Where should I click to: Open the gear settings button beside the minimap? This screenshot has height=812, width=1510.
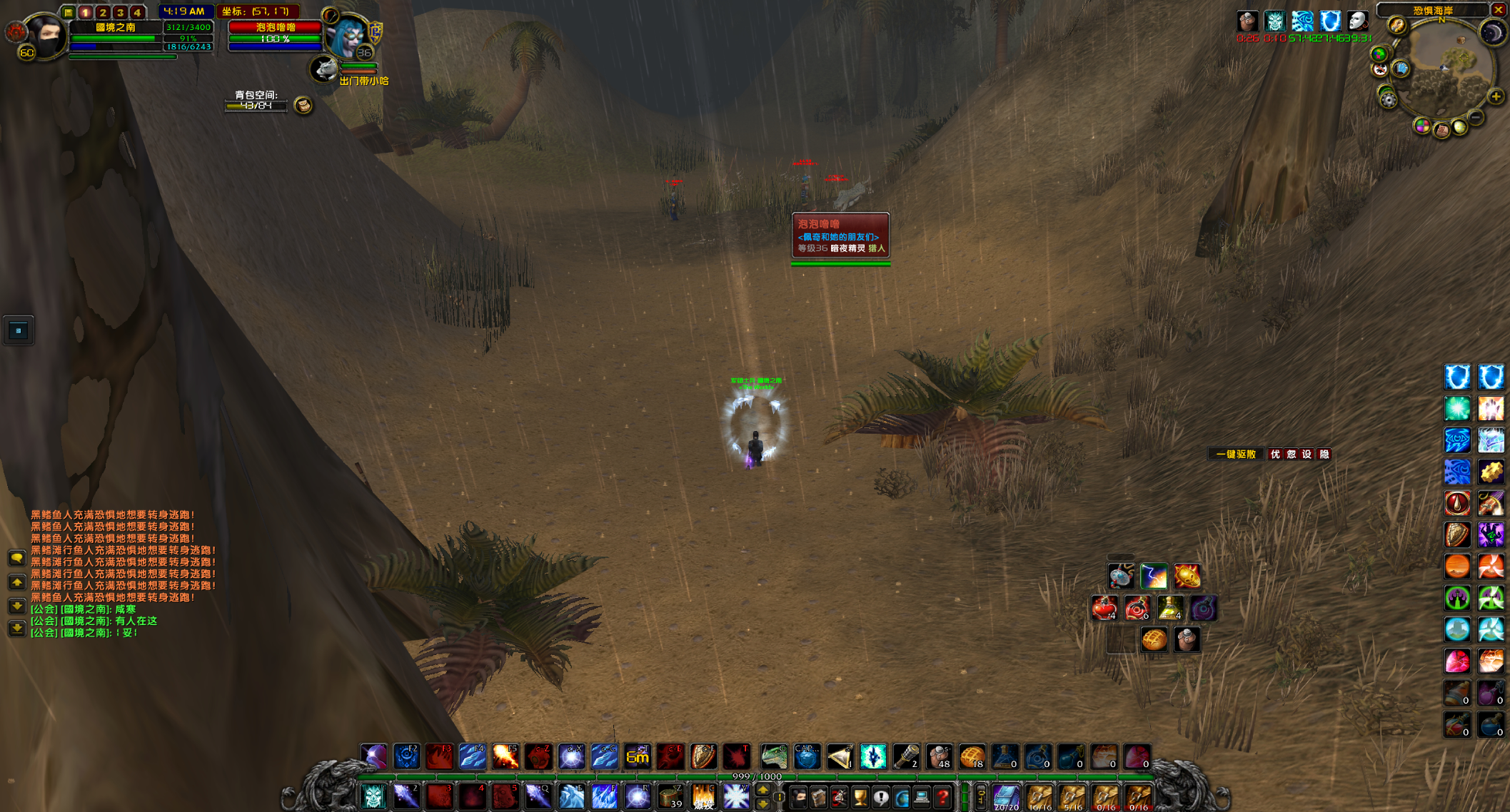(1388, 100)
